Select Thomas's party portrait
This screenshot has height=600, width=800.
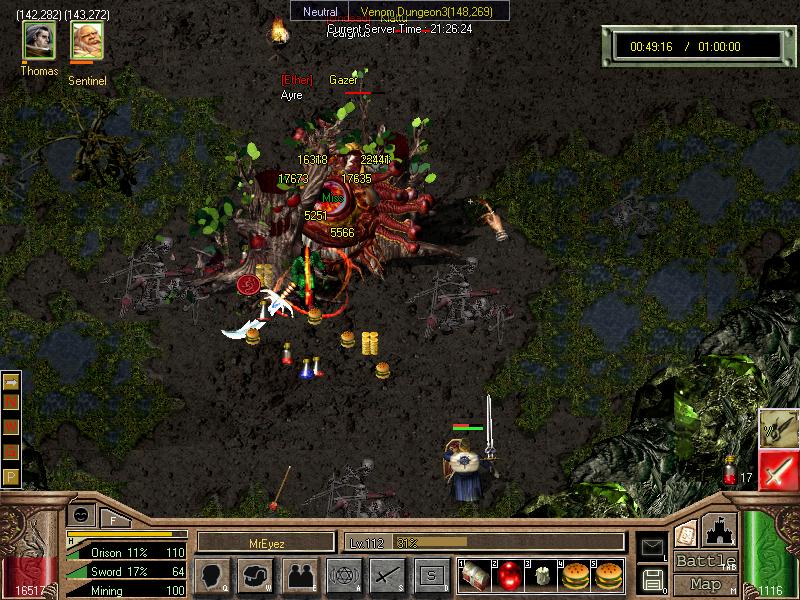tap(40, 41)
